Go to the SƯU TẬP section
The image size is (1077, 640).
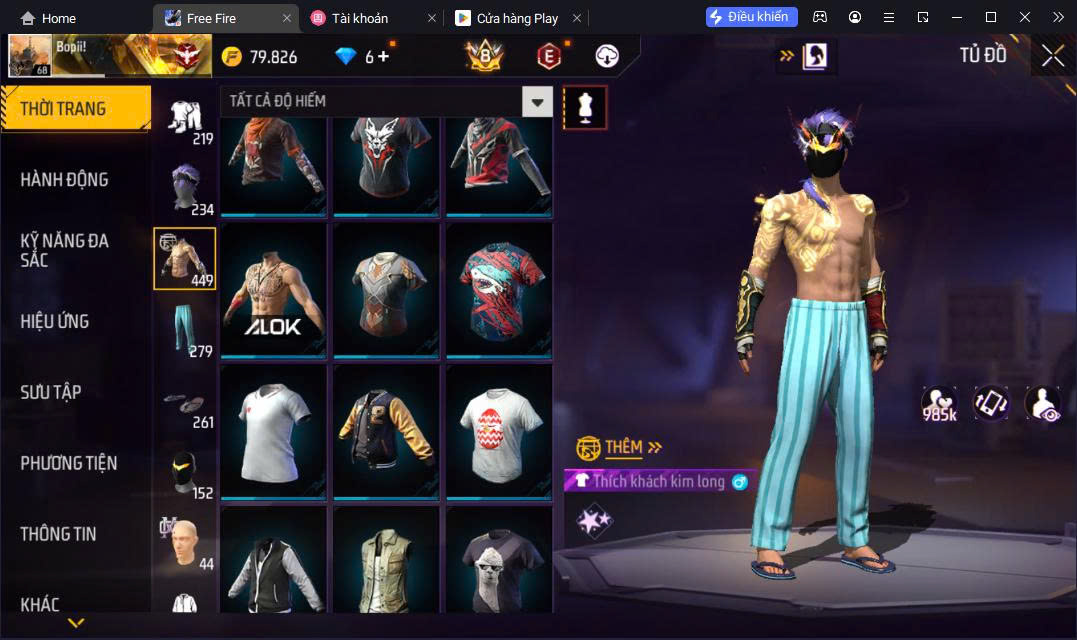point(51,392)
